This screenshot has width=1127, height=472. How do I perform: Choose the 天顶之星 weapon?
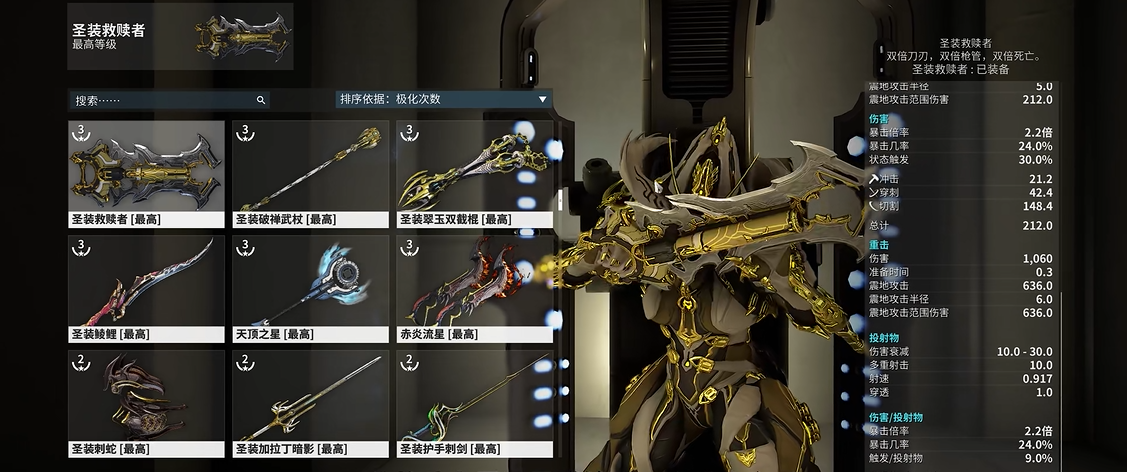click(310, 288)
